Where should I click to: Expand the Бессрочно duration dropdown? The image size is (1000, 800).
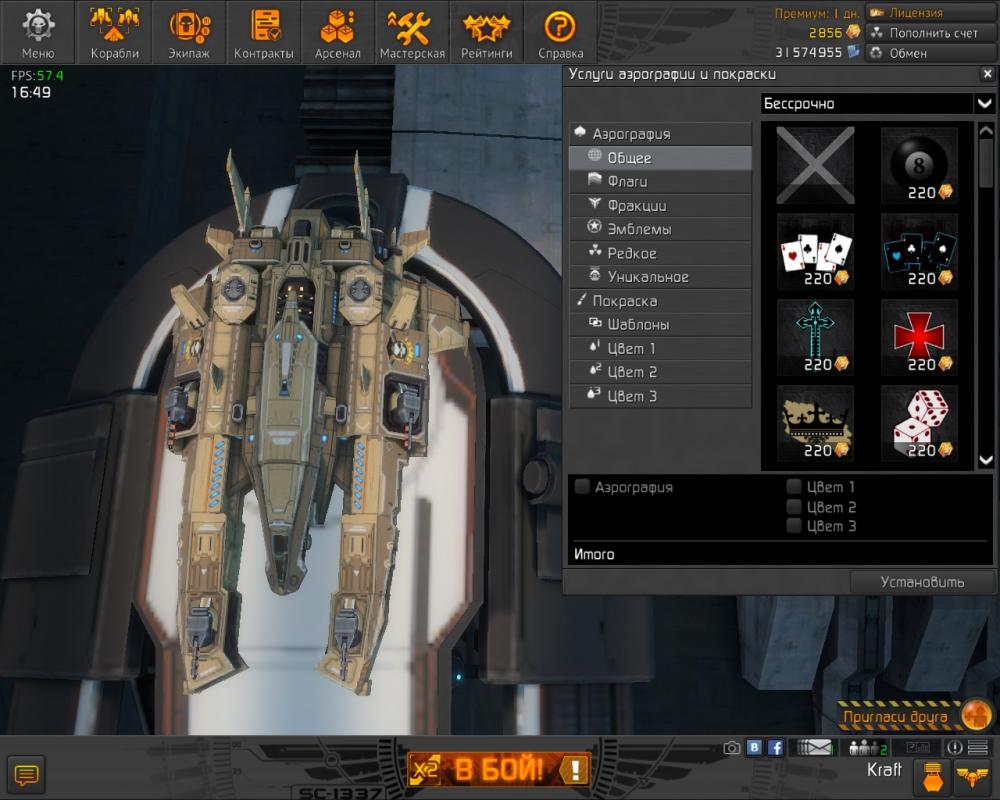984,103
